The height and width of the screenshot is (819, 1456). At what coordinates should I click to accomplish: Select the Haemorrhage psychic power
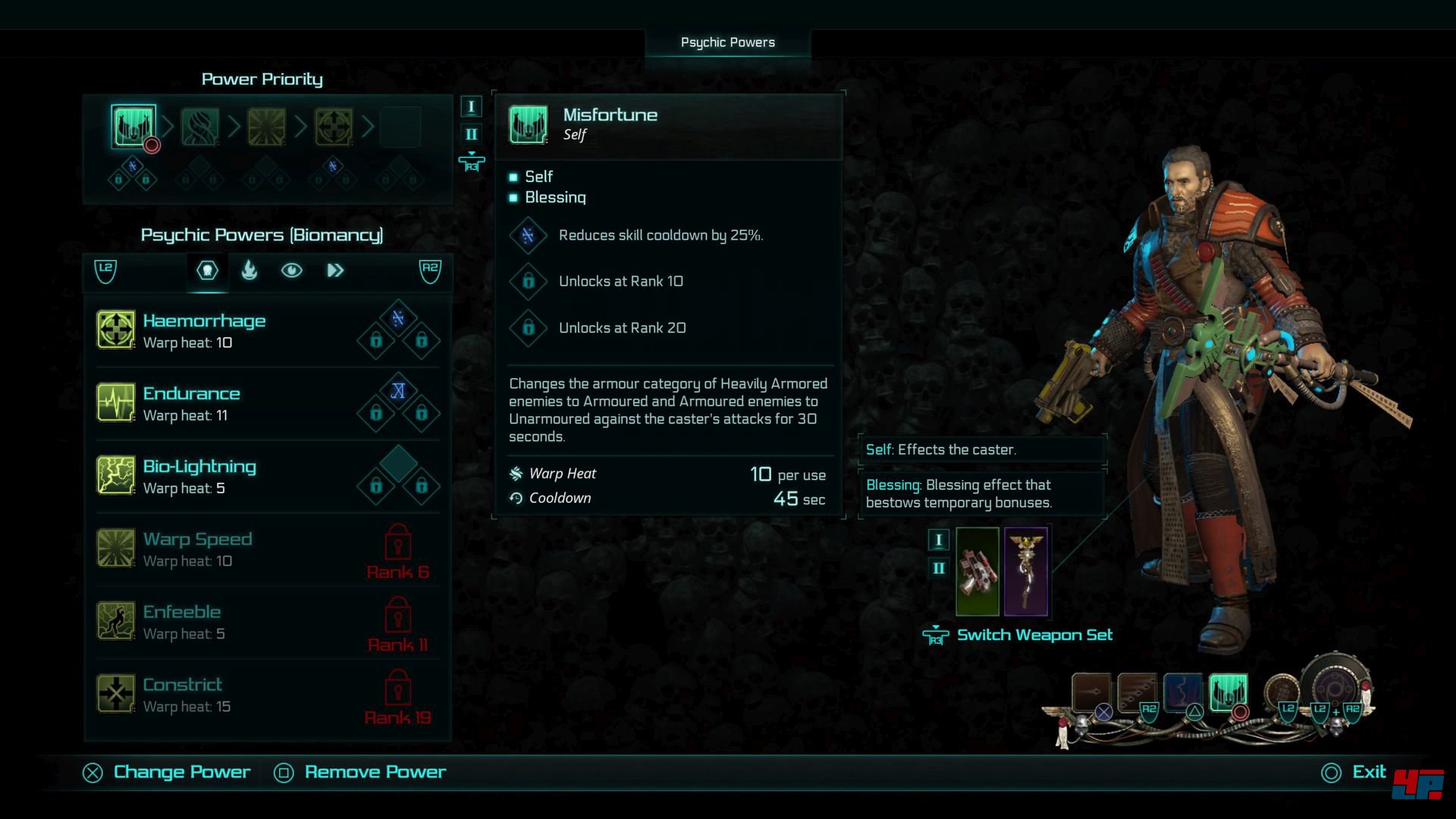click(203, 331)
